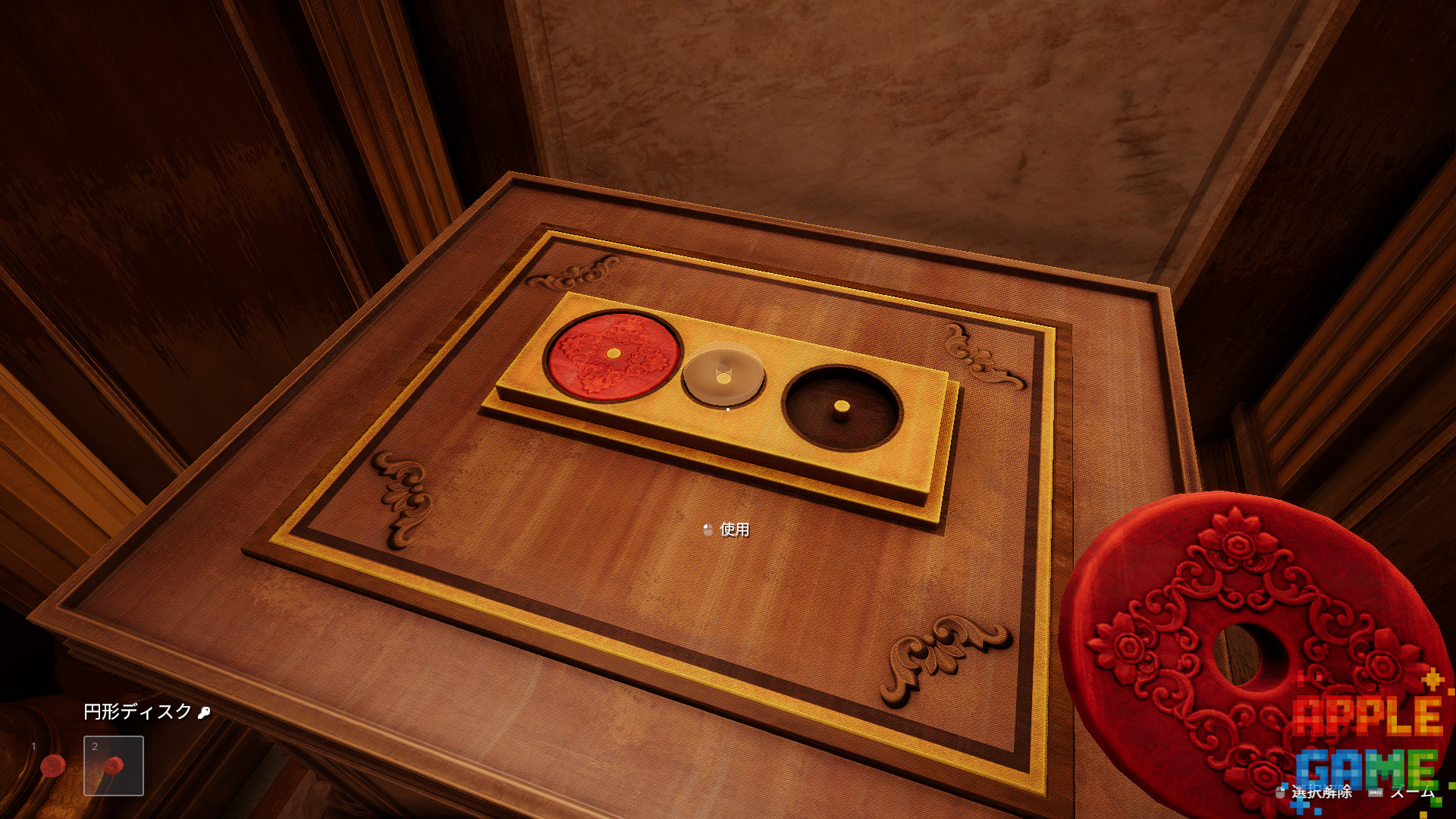Screen dimensions: 1456x819
Task: Select highlighted inventory slot 2 disk
Action: tap(114, 766)
